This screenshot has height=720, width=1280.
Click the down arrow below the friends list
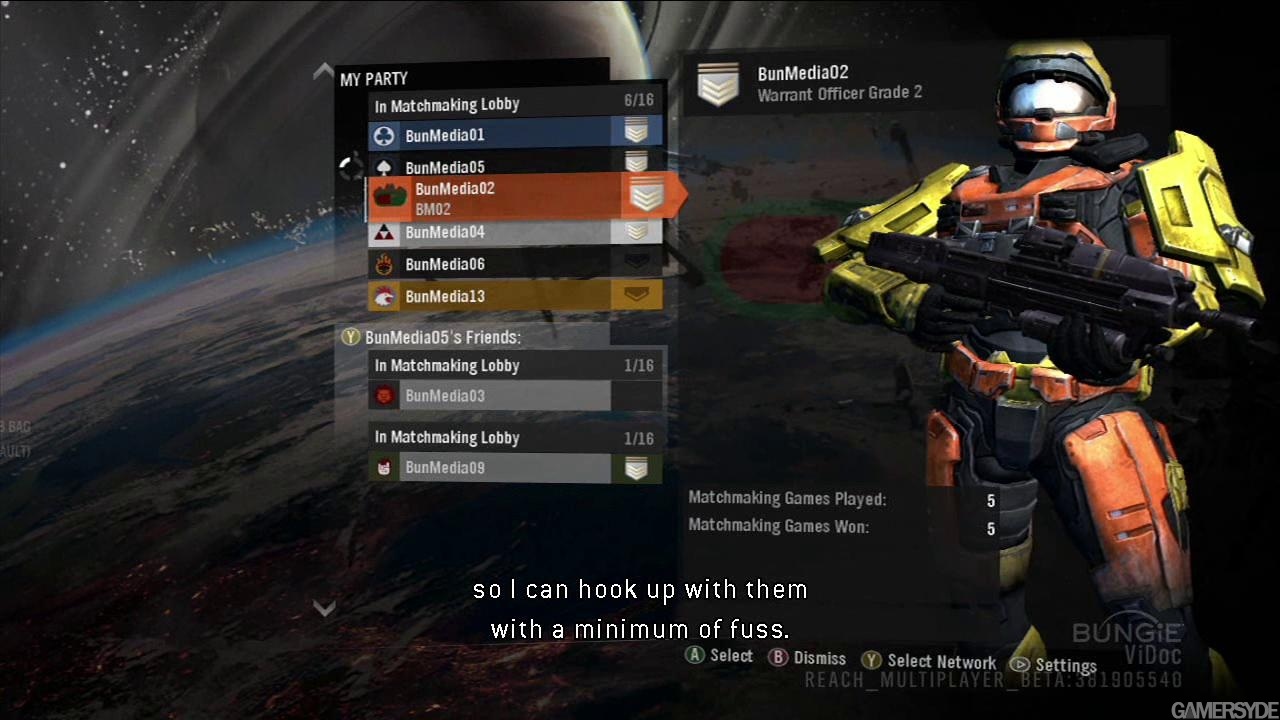click(323, 607)
